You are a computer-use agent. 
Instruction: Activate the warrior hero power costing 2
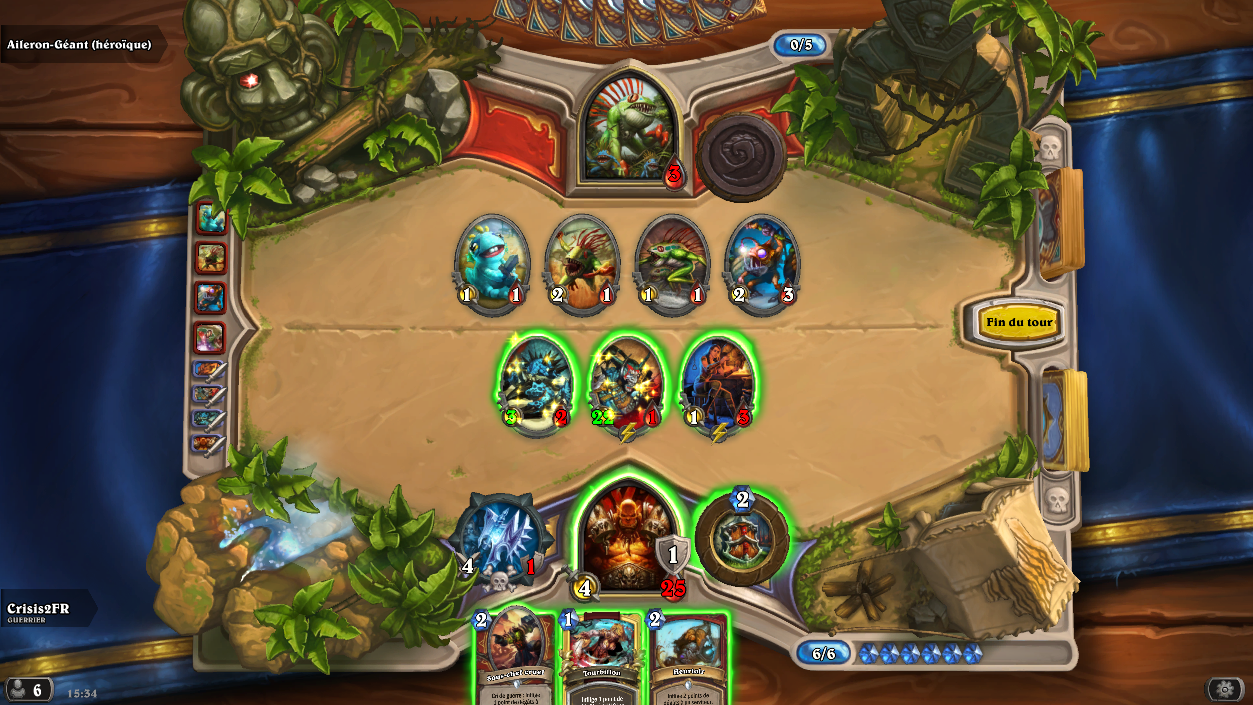pos(741,539)
